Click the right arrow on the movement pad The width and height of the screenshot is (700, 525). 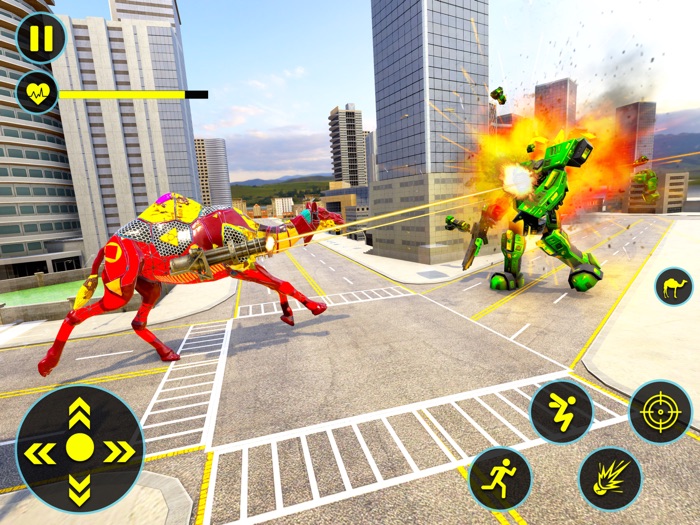click(119, 452)
